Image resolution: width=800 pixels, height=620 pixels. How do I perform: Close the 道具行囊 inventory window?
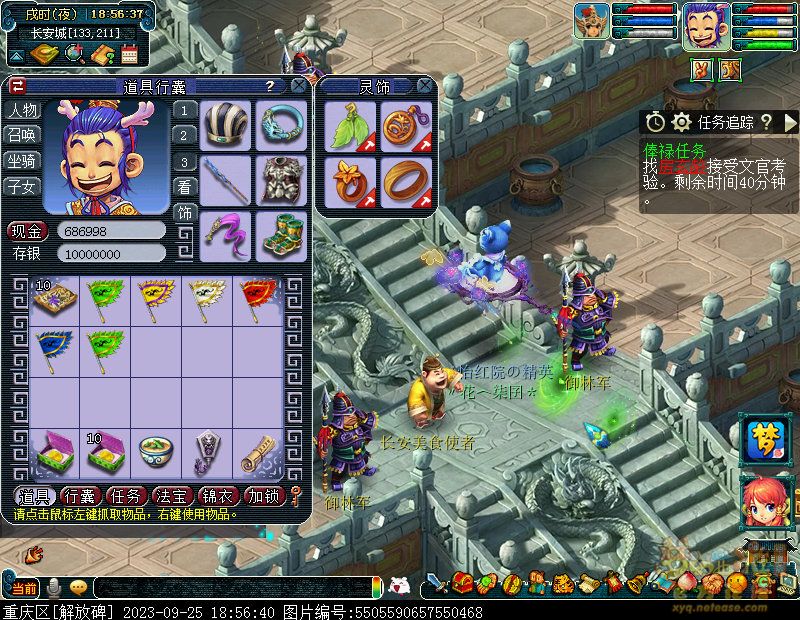pos(297,87)
